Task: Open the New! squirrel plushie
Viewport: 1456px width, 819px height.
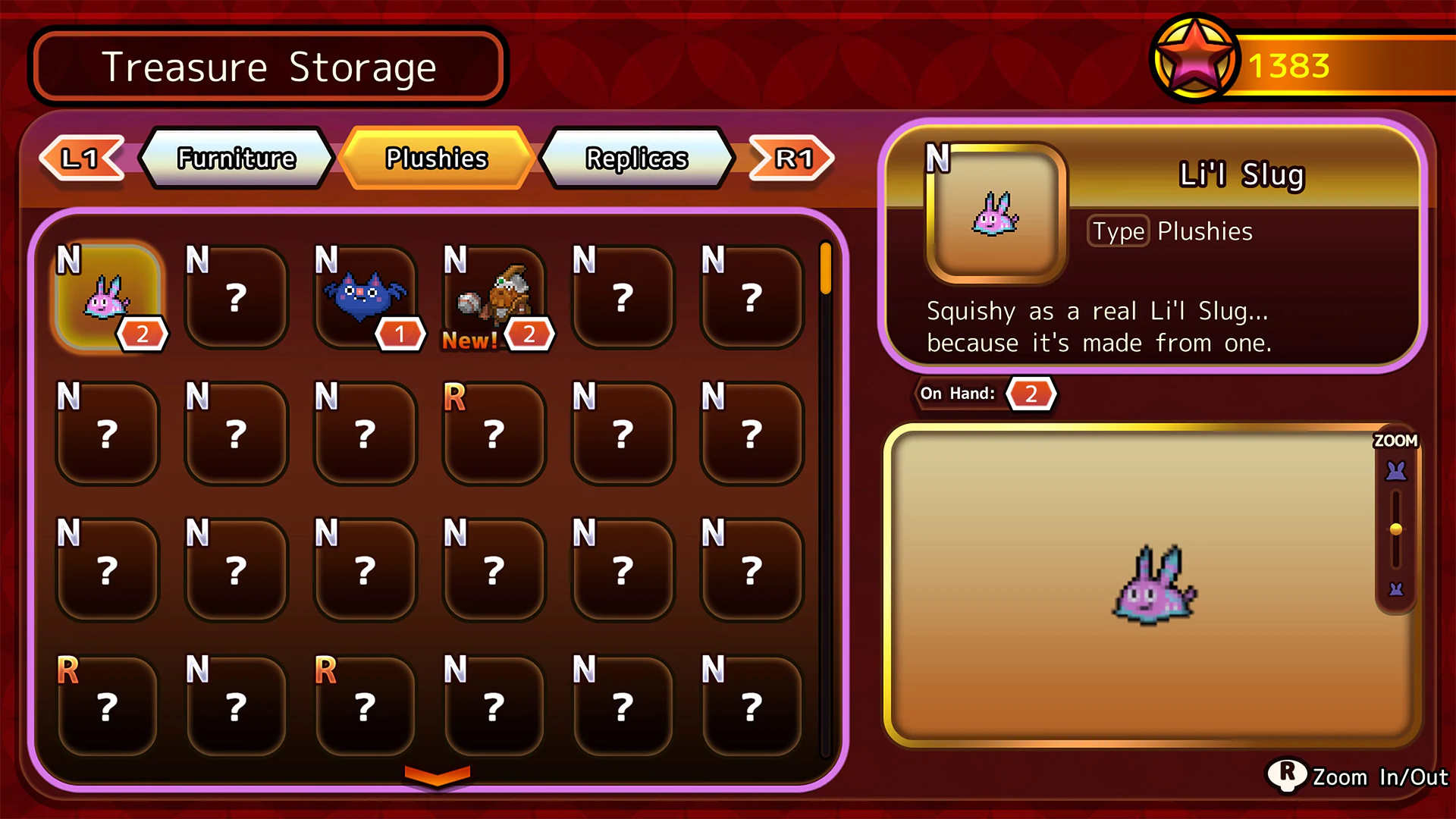Action: pos(494,296)
